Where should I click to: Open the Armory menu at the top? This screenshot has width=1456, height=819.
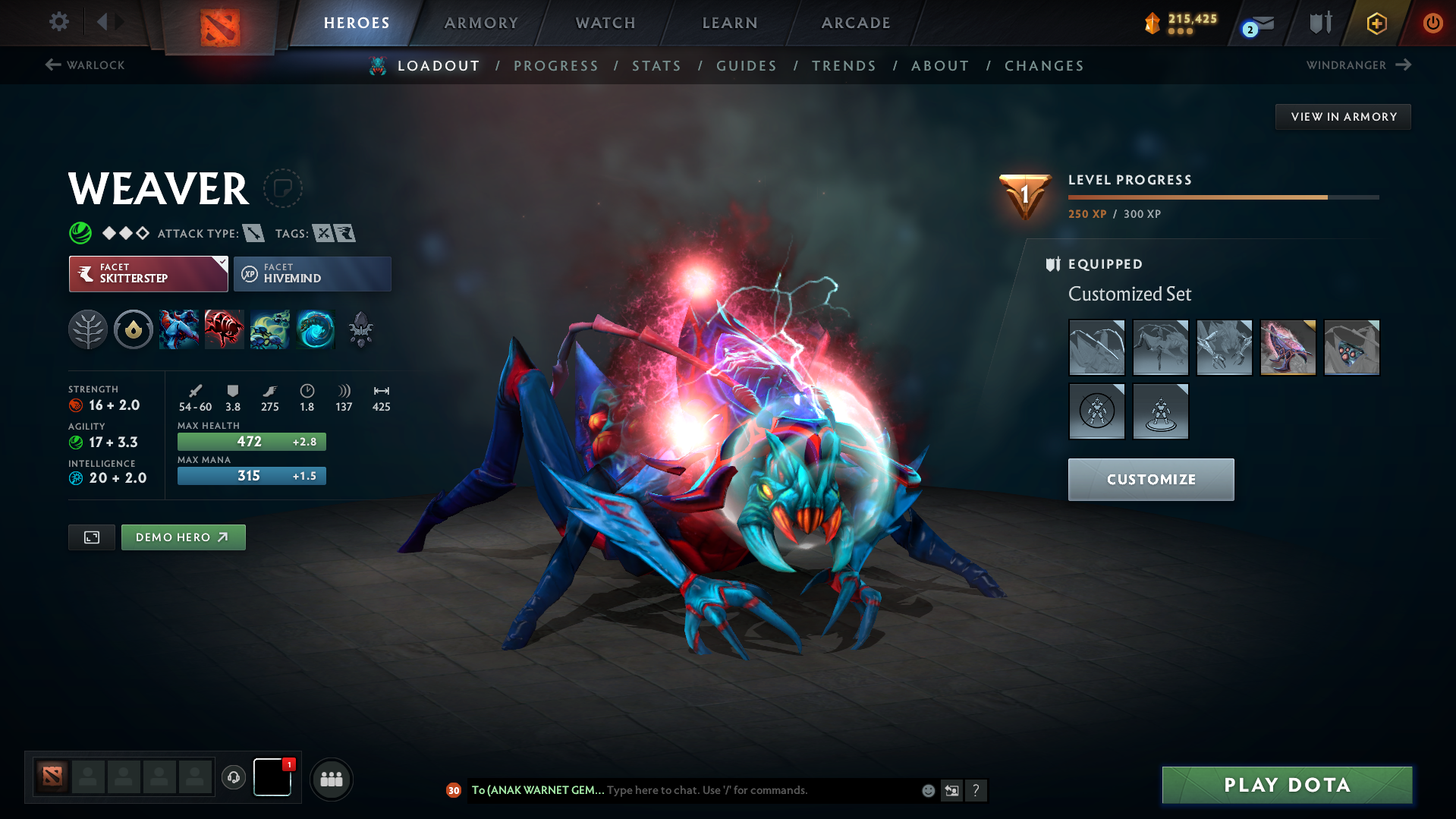point(481,23)
